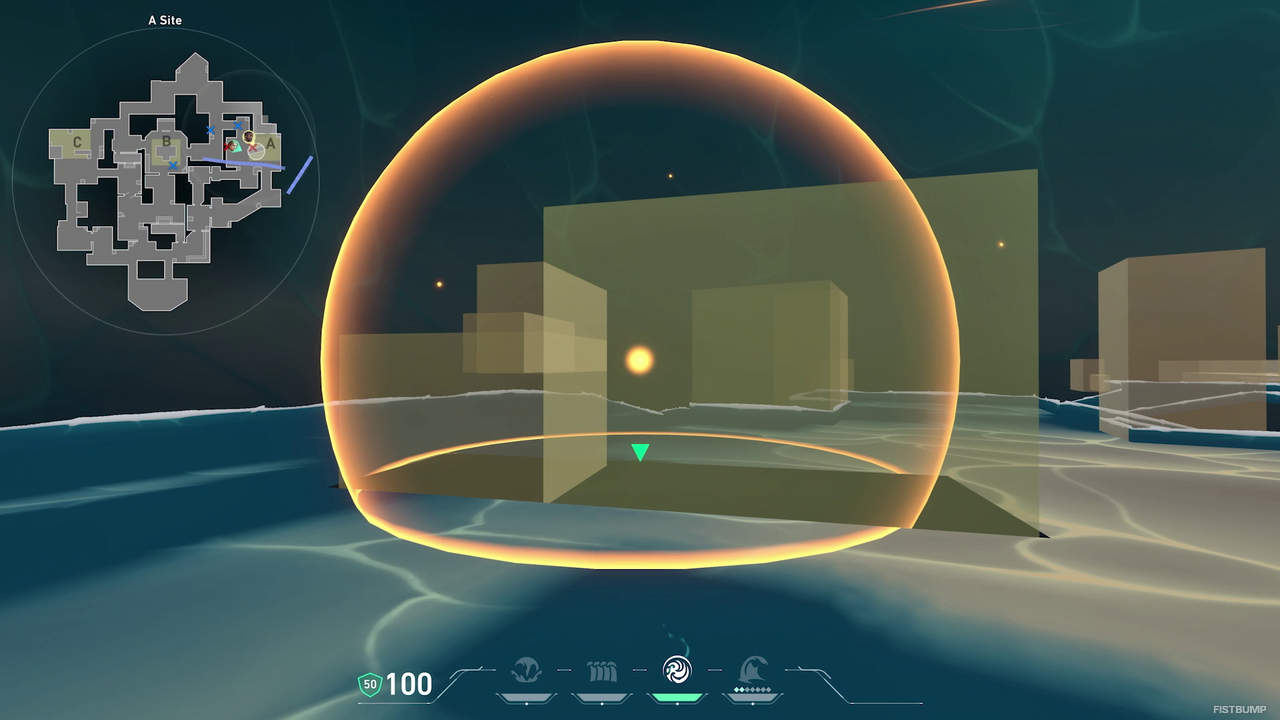Click the green placement indicator triangle
The width and height of the screenshot is (1280, 720).
638,452
